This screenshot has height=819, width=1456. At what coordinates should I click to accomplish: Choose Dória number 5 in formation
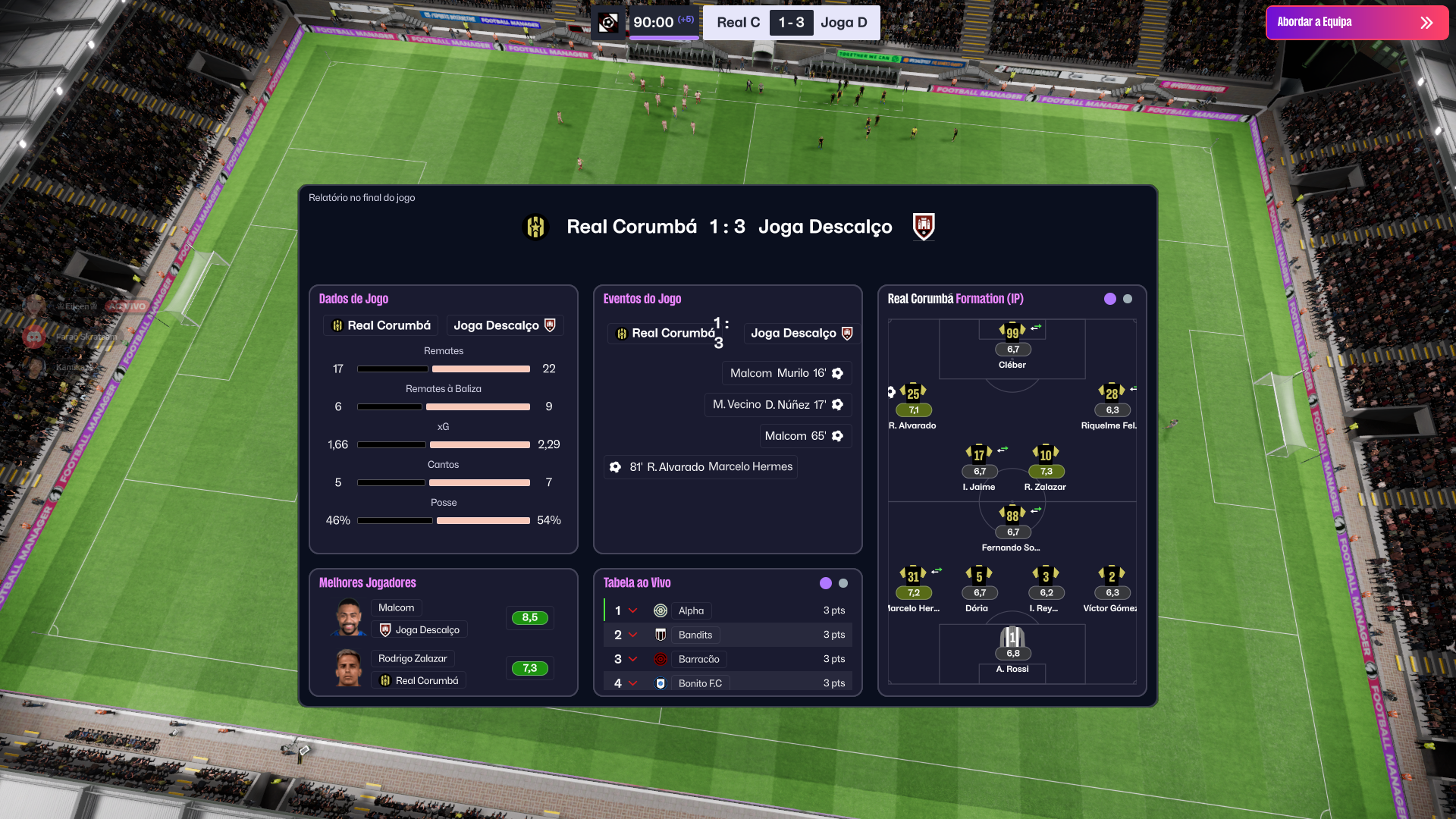point(979,576)
